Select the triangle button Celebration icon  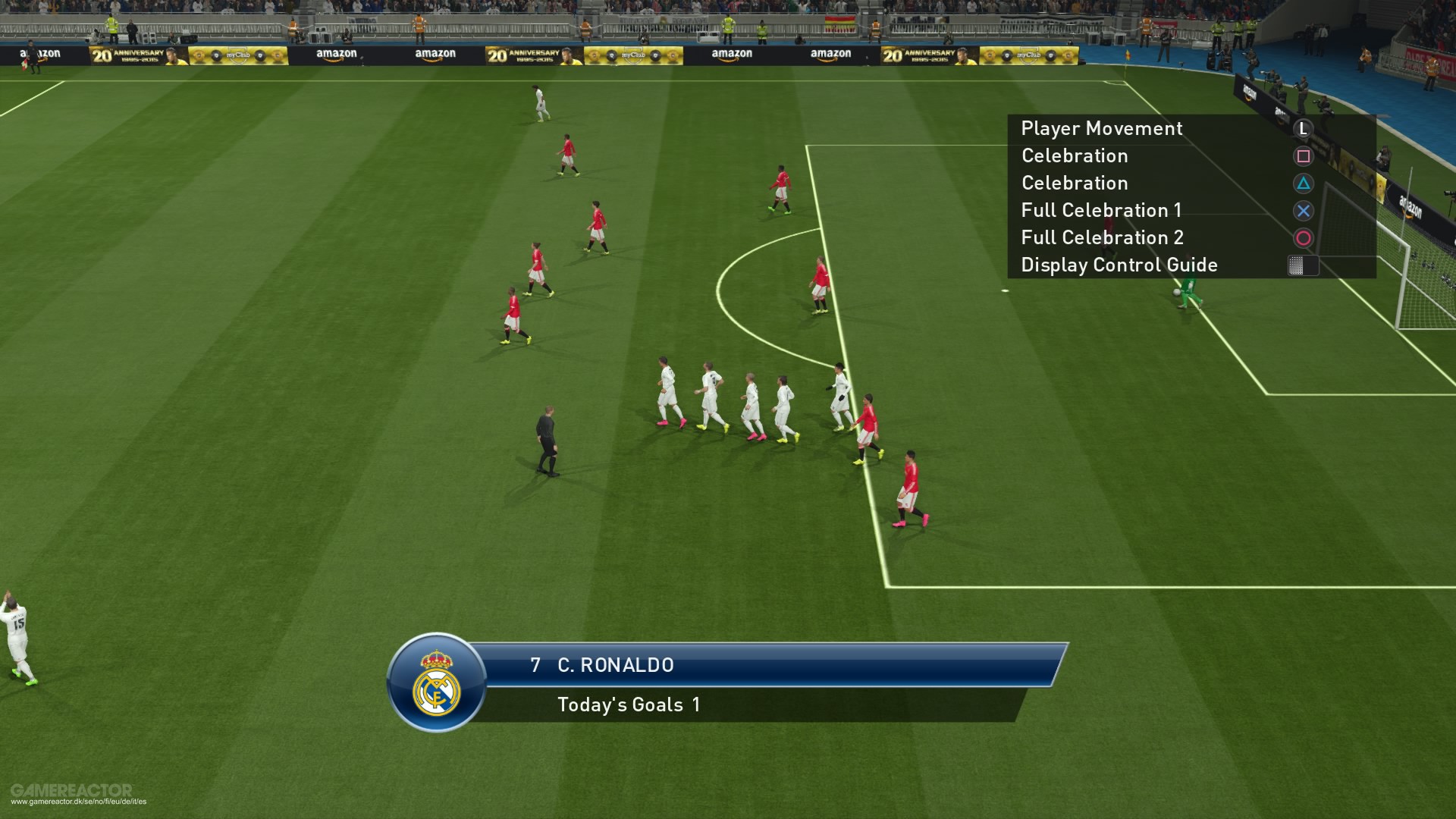pos(1302,184)
